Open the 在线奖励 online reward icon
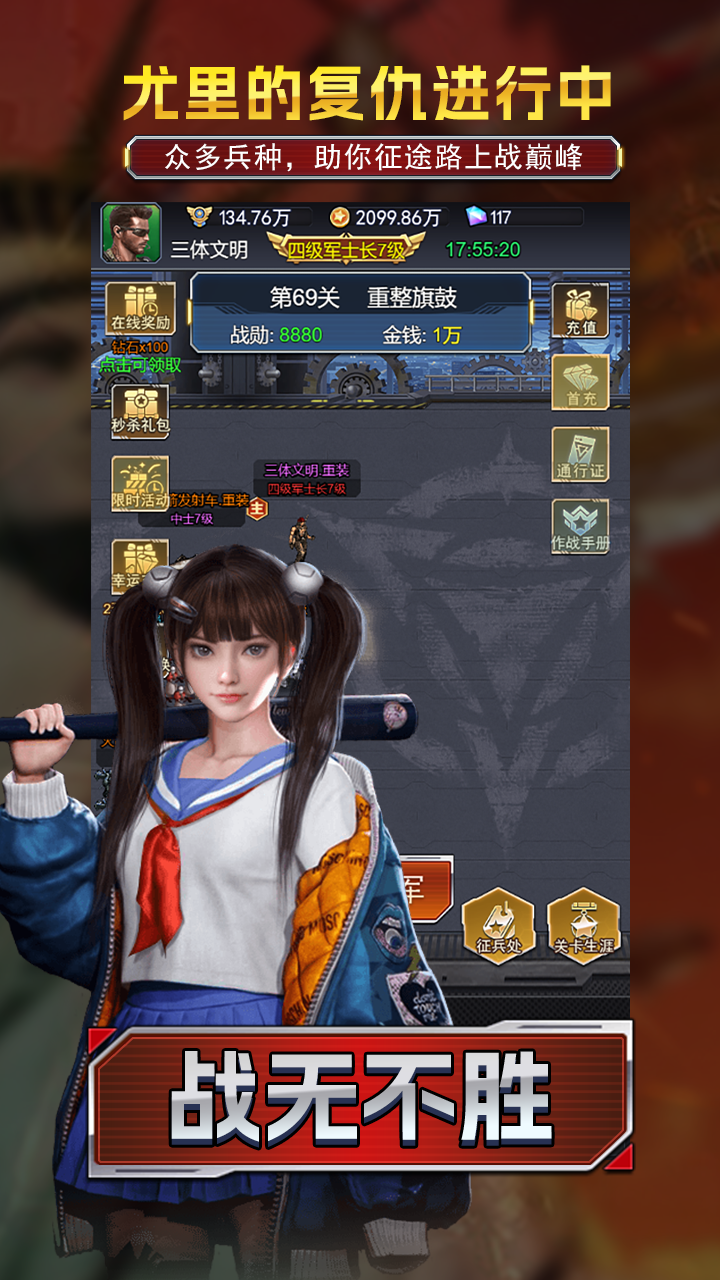The image size is (720, 1280). point(140,308)
